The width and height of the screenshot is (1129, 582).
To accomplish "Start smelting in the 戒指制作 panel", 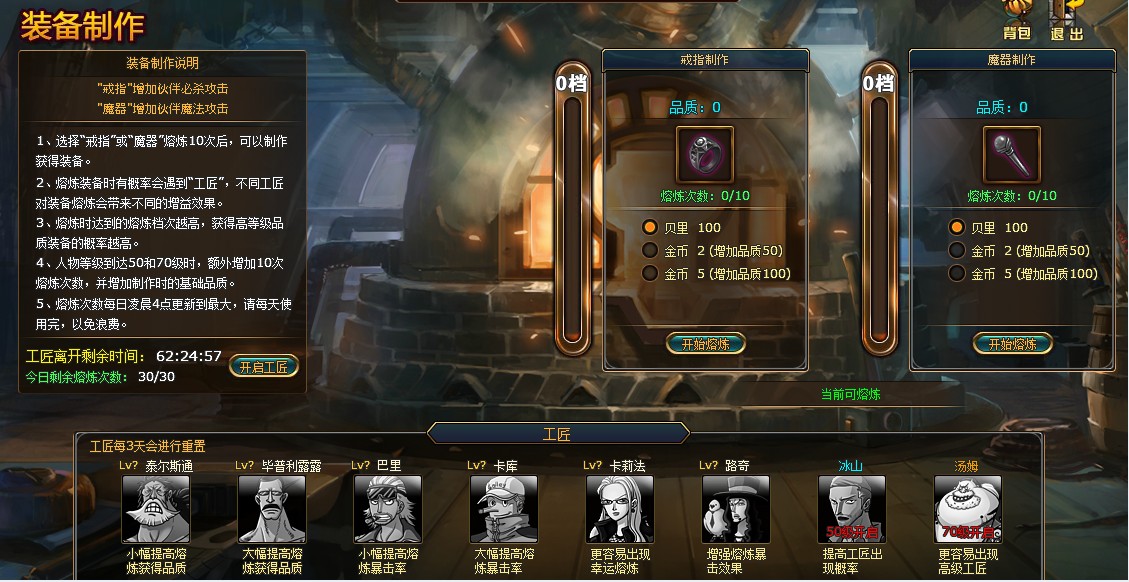I will 706,344.
